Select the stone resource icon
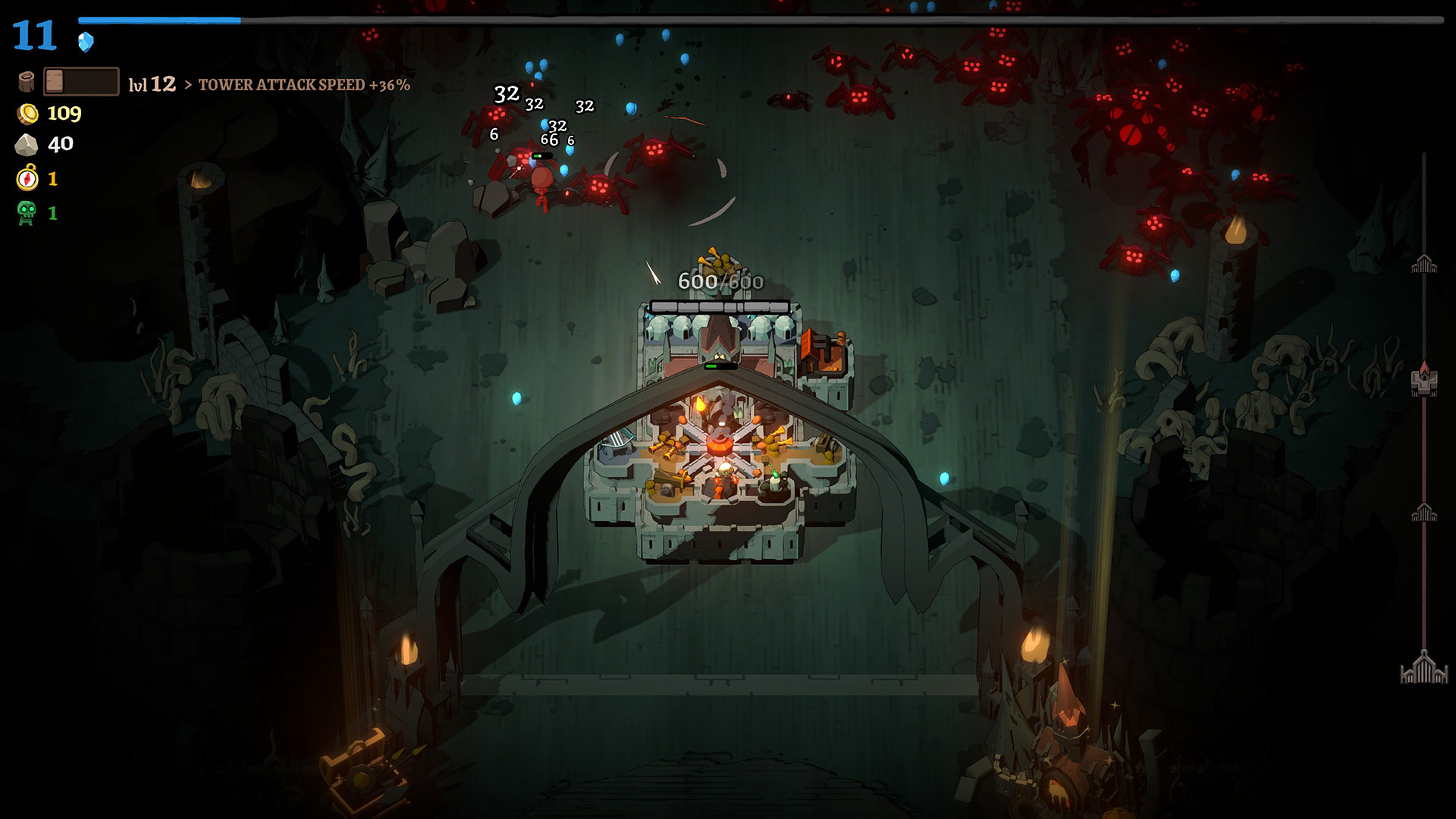 click(x=27, y=144)
